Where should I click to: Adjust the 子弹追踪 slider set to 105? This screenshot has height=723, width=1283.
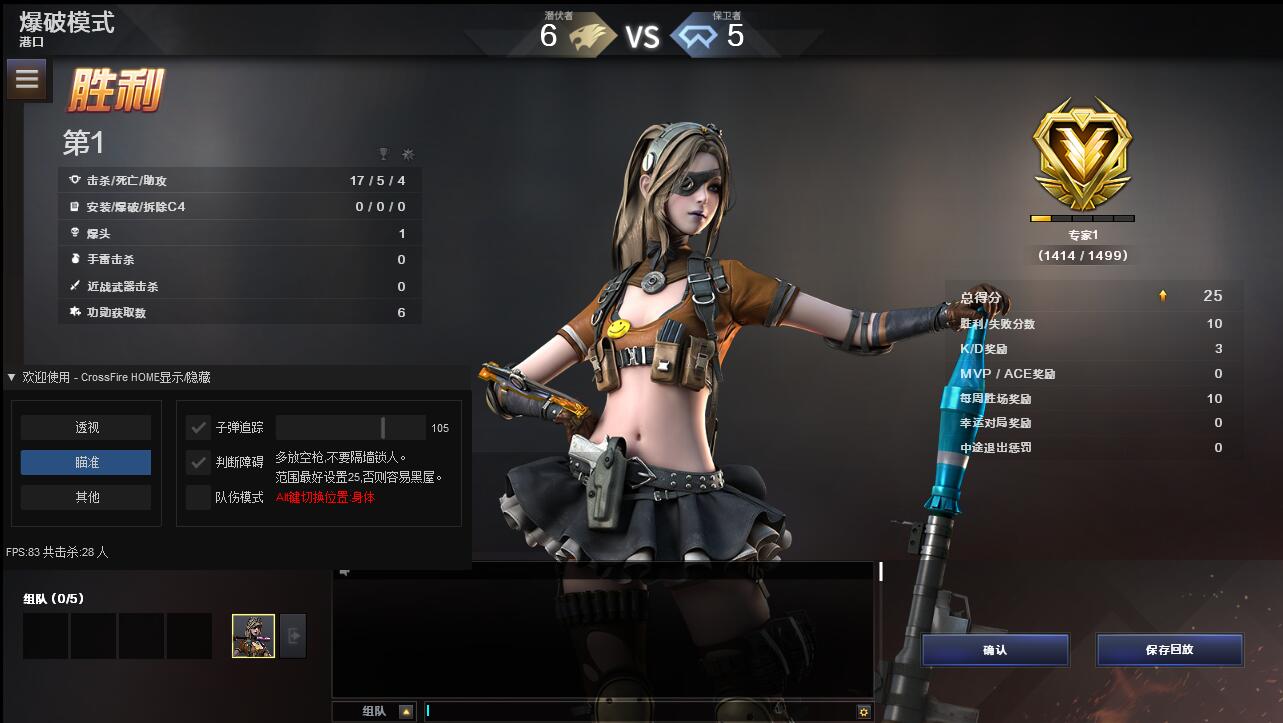[385, 427]
